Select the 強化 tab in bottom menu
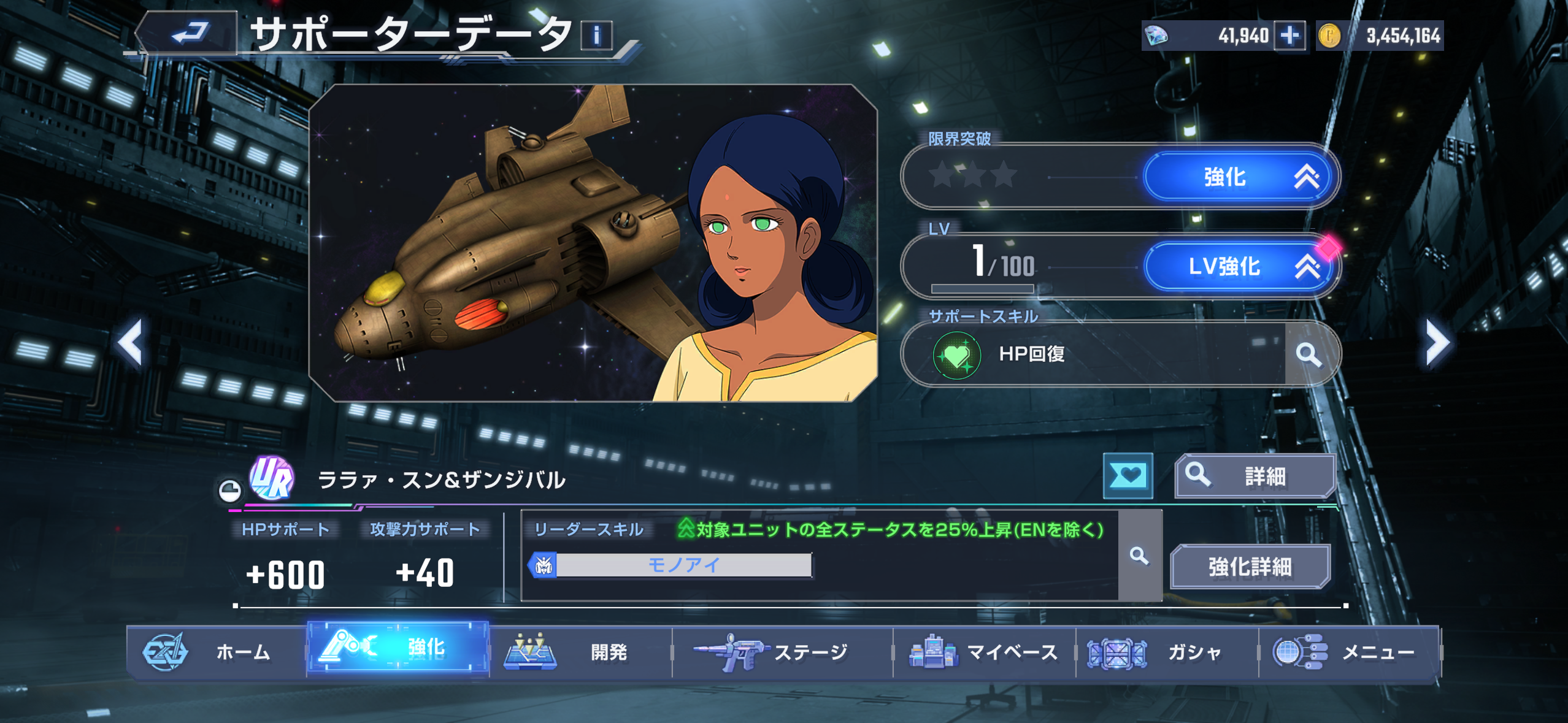Viewport: 1568px width, 723px height. [398, 649]
